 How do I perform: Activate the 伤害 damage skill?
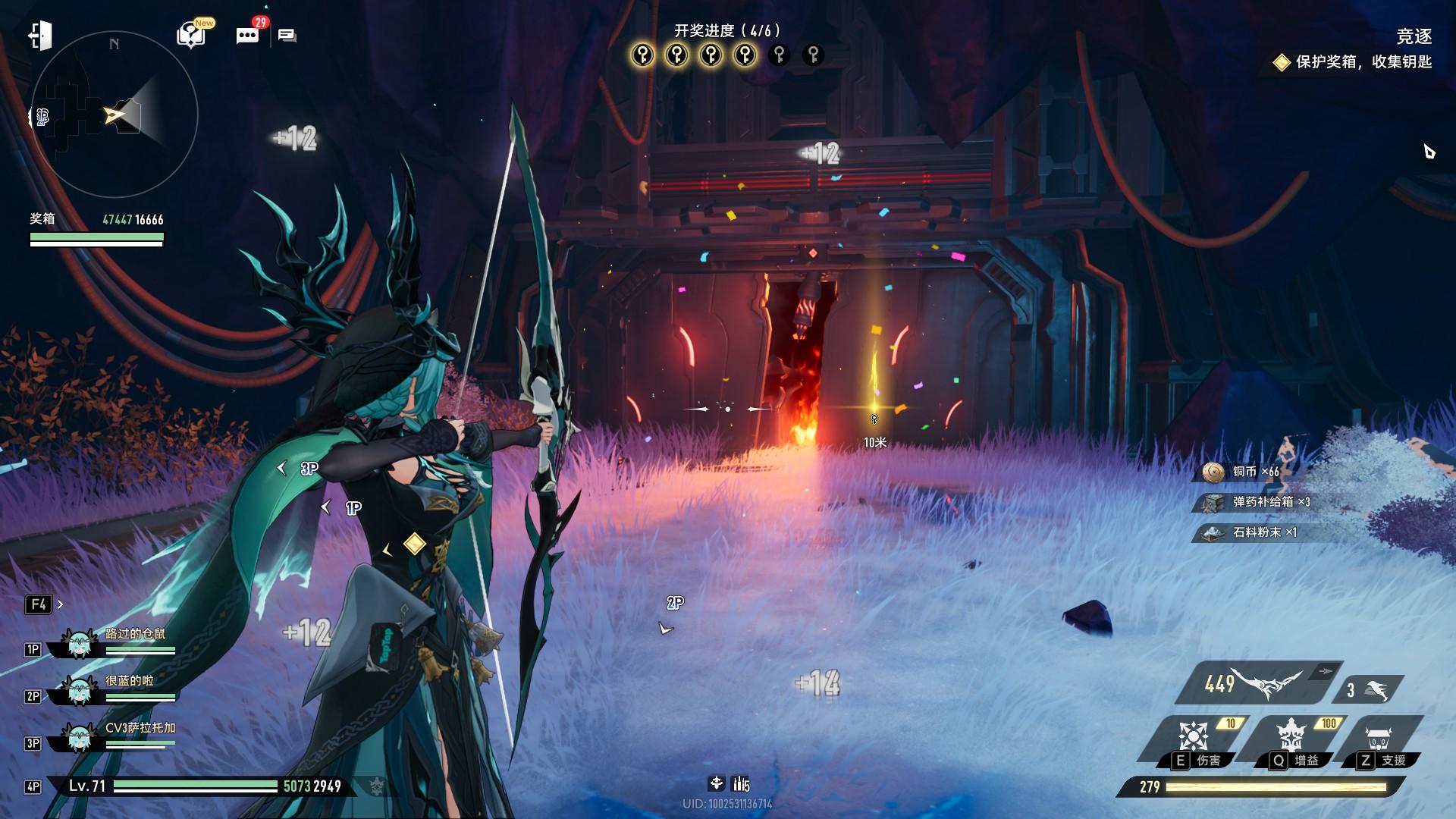point(1194,741)
